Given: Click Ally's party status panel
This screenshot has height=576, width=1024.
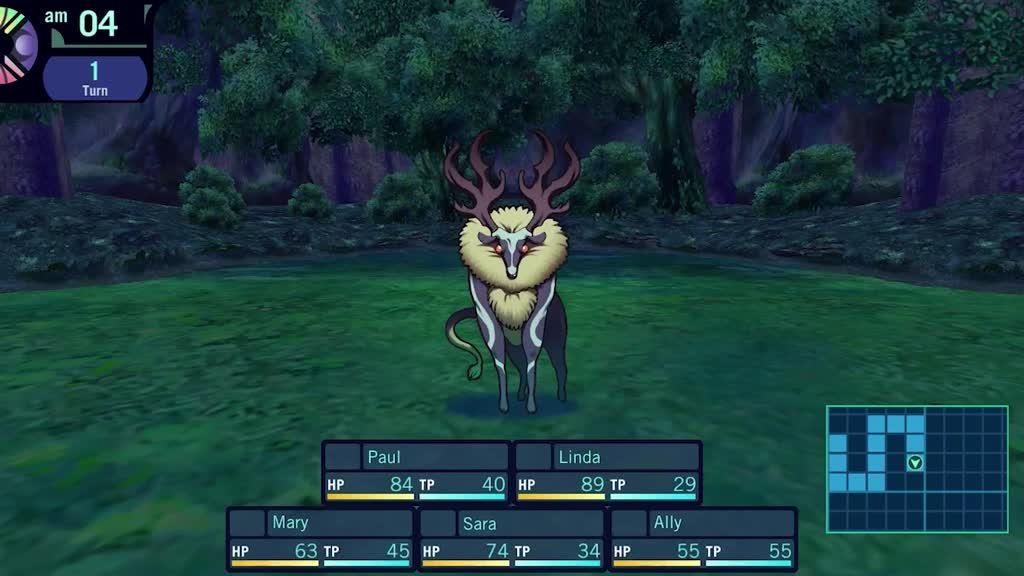Looking at the screenshot, I should 702,538.
